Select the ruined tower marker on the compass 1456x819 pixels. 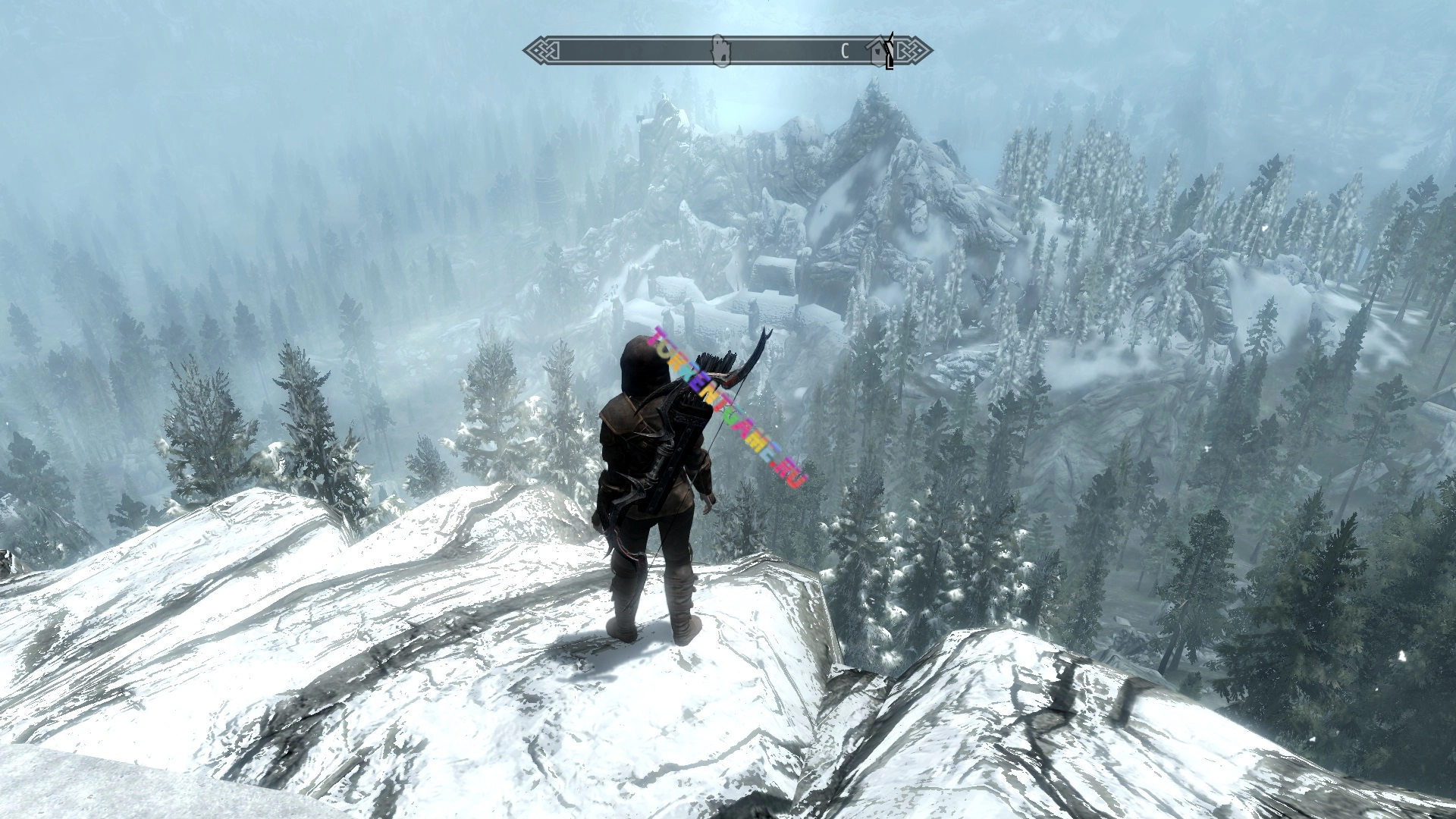pos(720,51)
